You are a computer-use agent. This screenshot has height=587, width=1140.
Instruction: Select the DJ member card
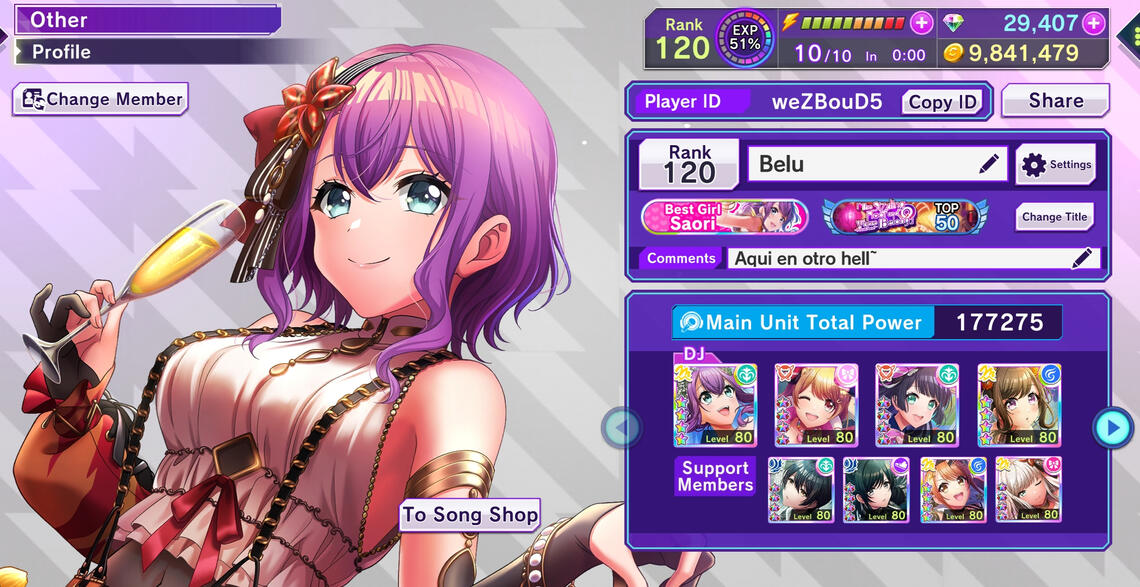715,405
